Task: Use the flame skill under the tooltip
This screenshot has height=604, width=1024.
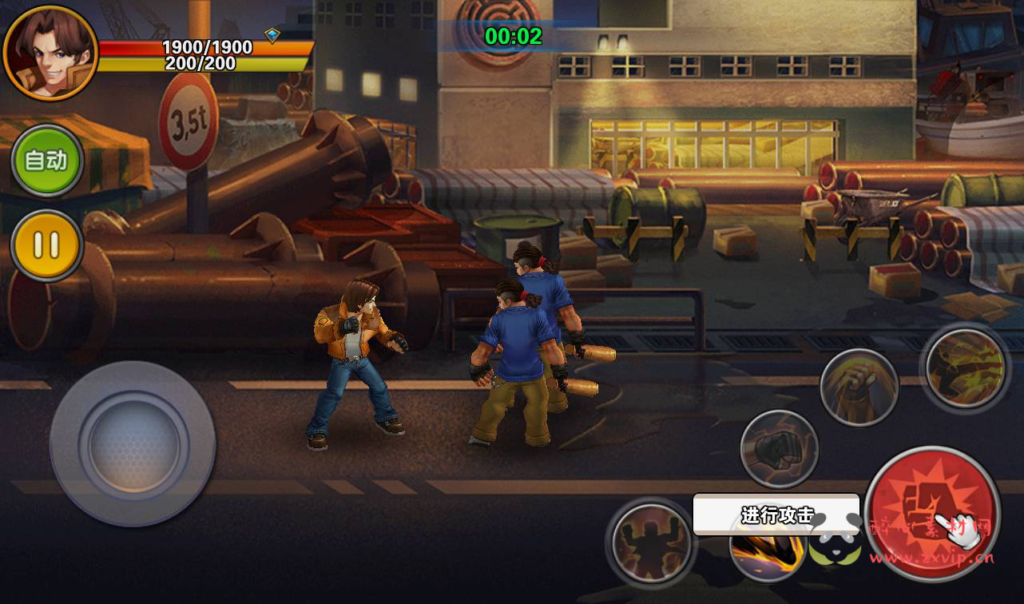Action: (766, 555)
